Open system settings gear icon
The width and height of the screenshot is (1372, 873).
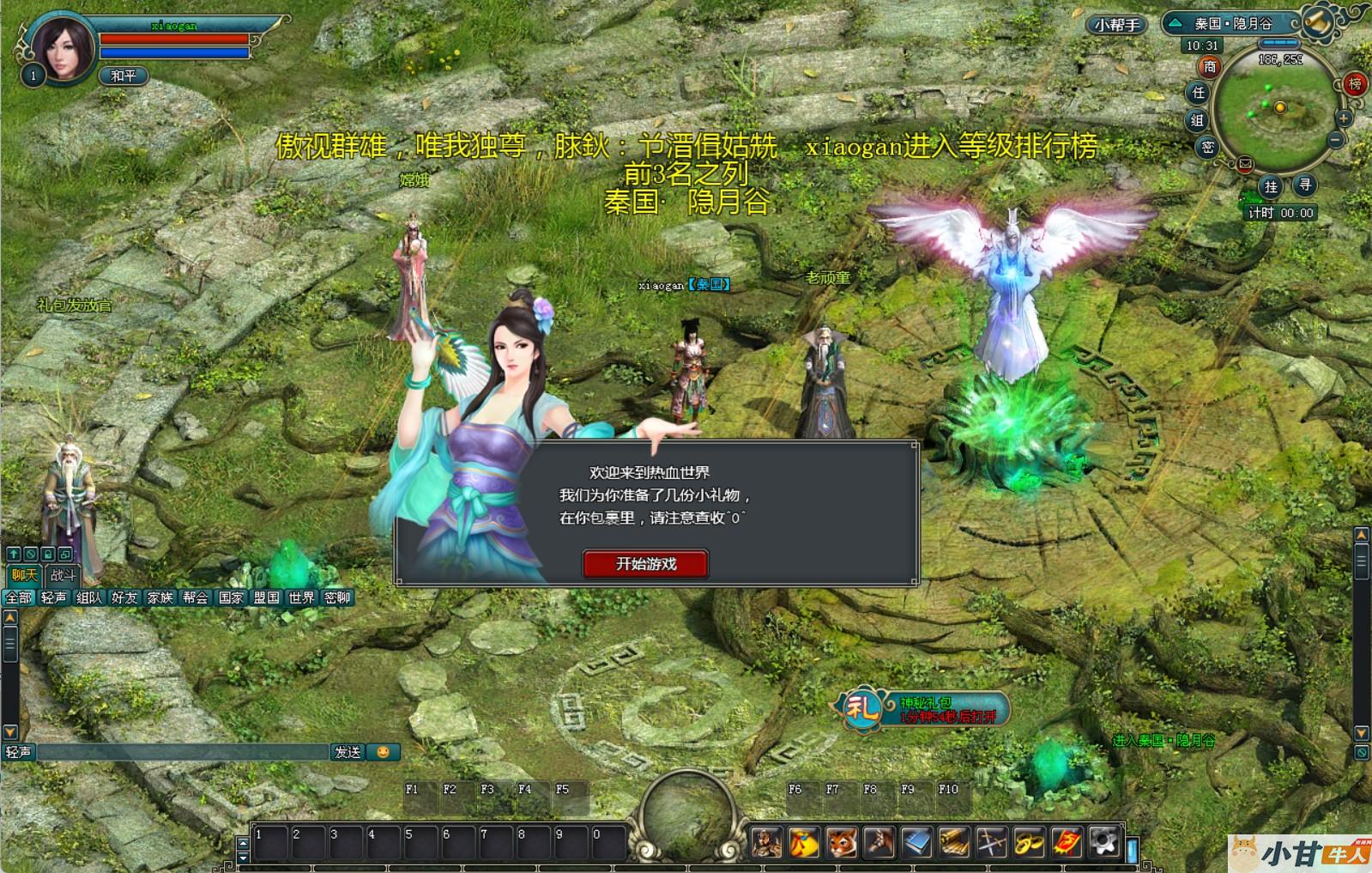pos(1105,843)
